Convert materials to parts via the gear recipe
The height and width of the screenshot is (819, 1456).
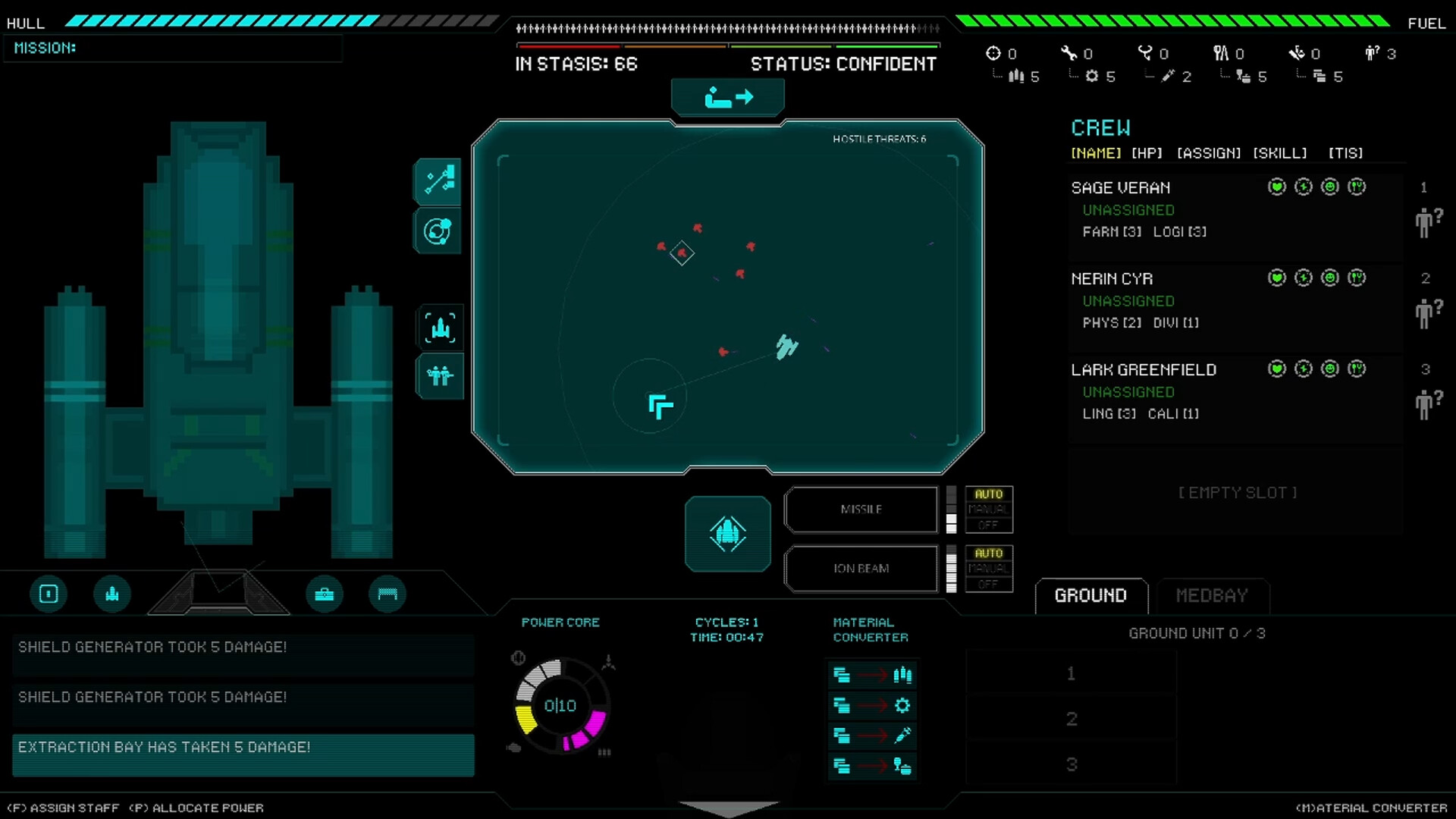tap(872, 705)
